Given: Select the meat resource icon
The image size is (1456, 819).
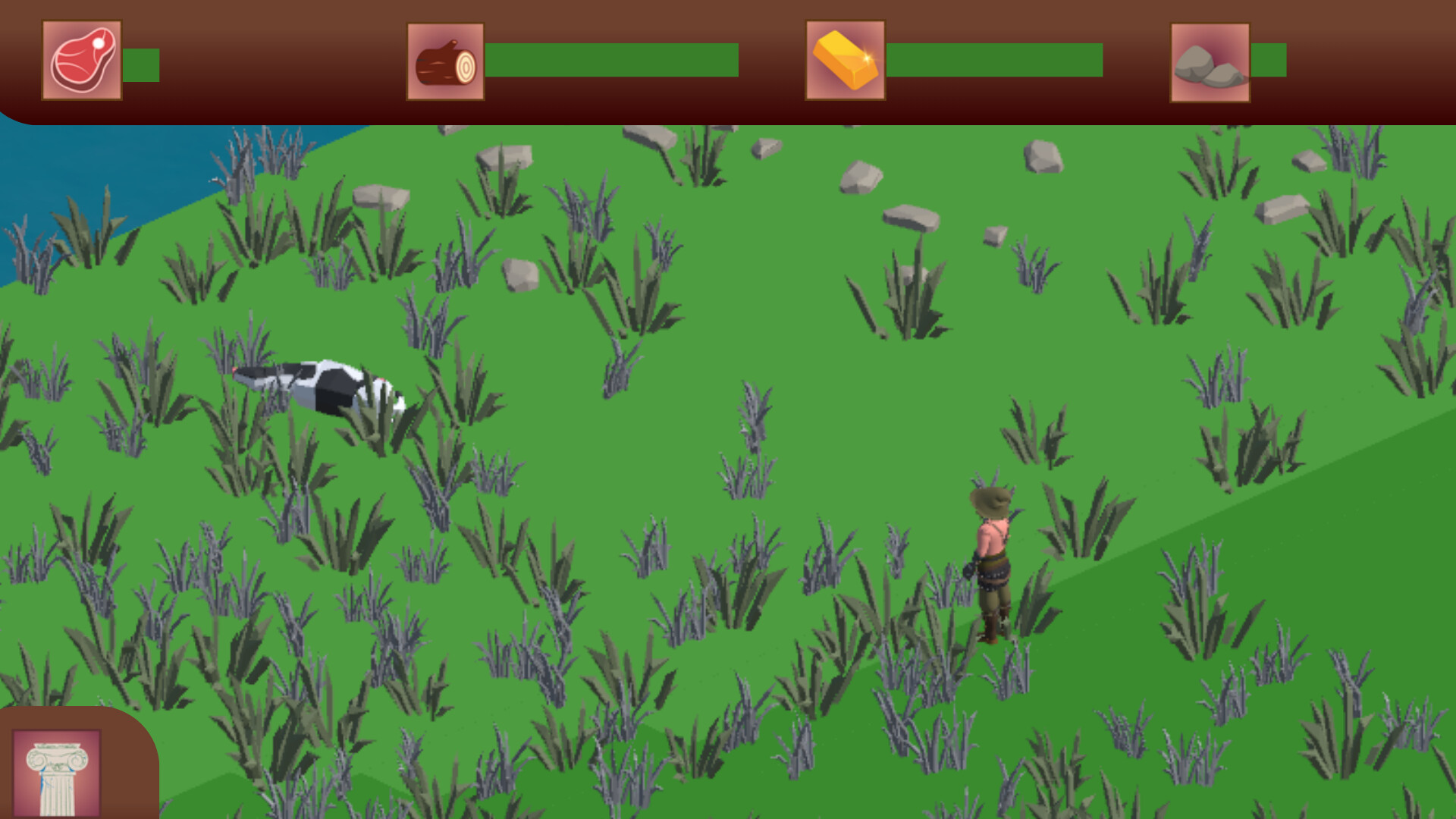Looking at the screenshot, I should point(81,60).
